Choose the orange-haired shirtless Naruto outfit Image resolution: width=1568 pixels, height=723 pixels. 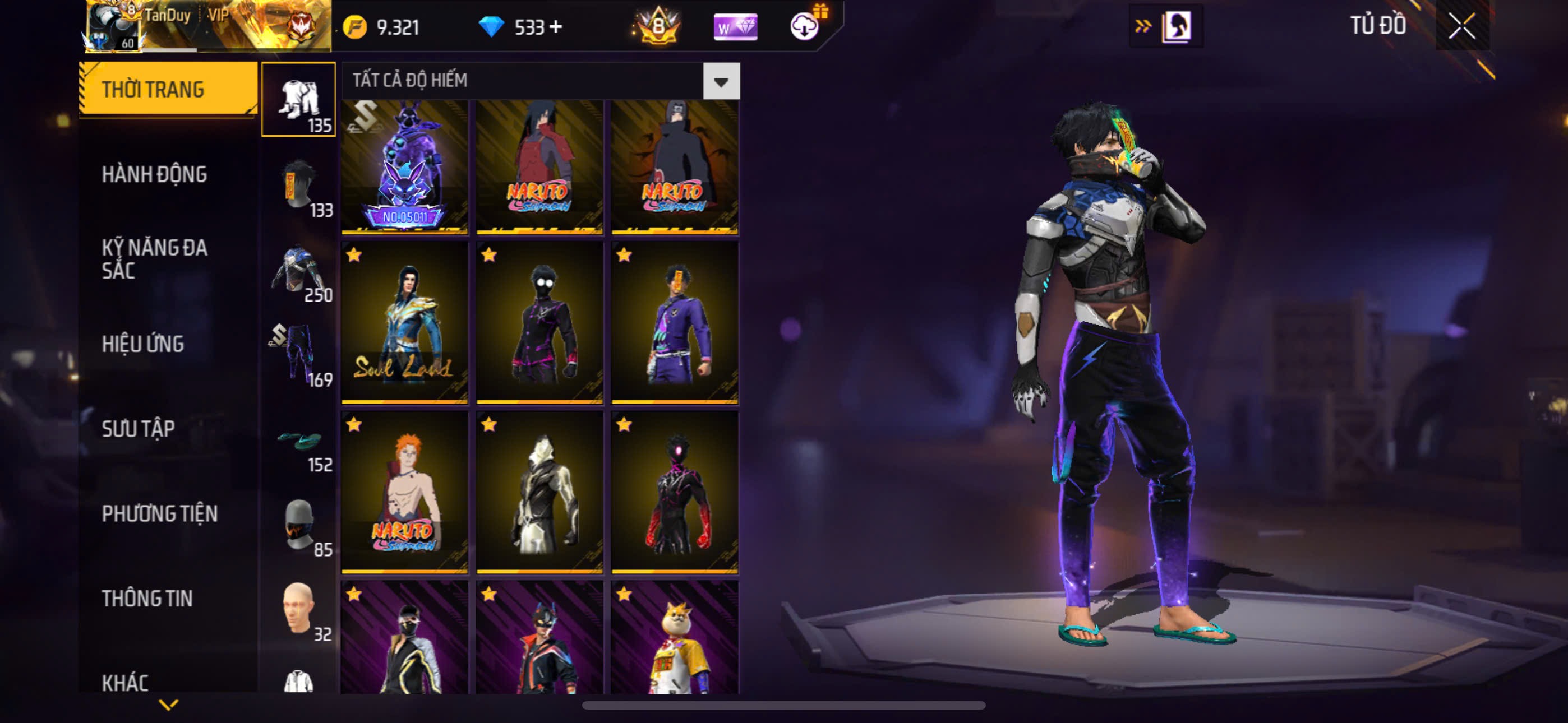[x=405, y=492]
